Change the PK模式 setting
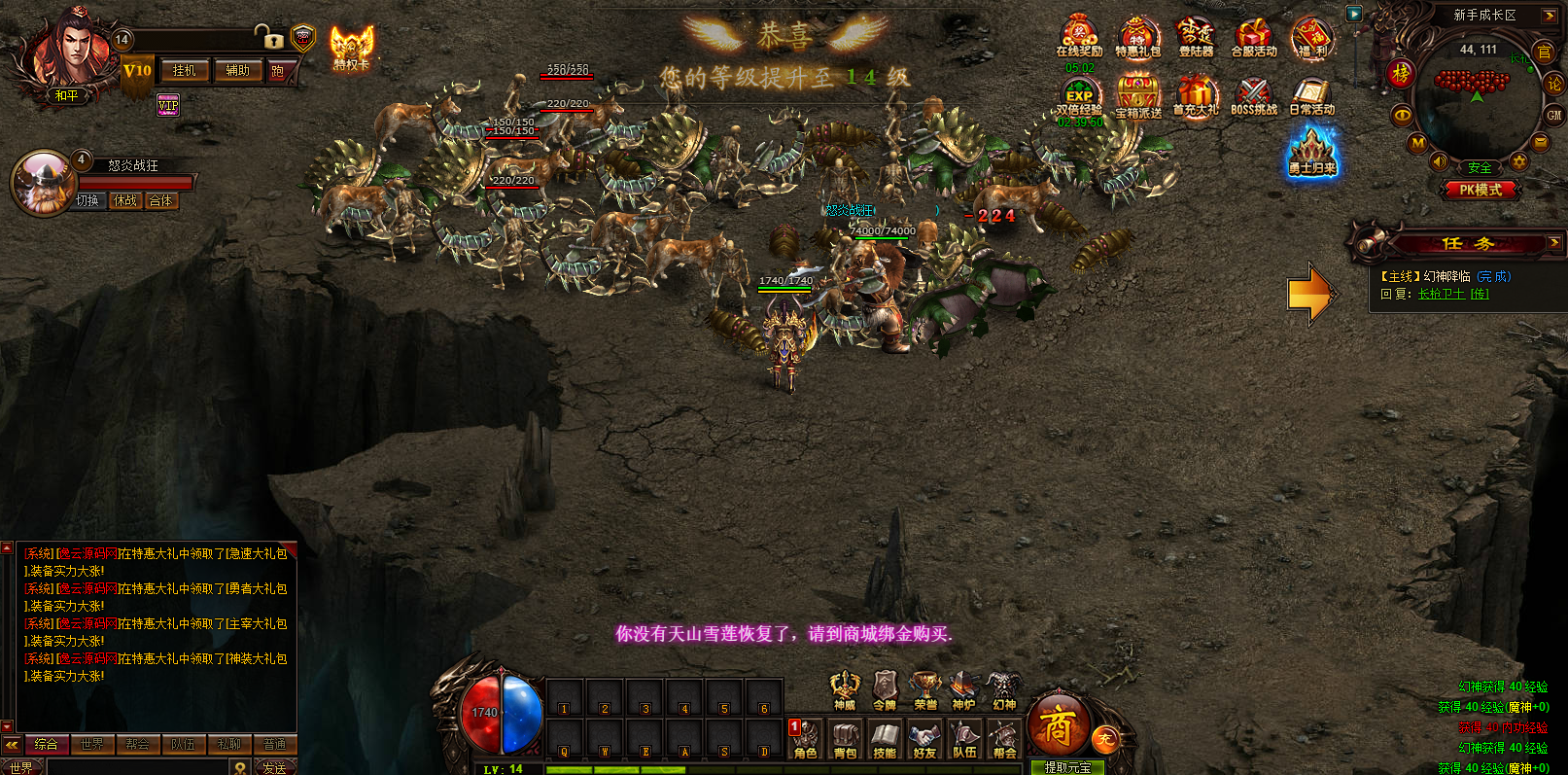 point(1480,190)
